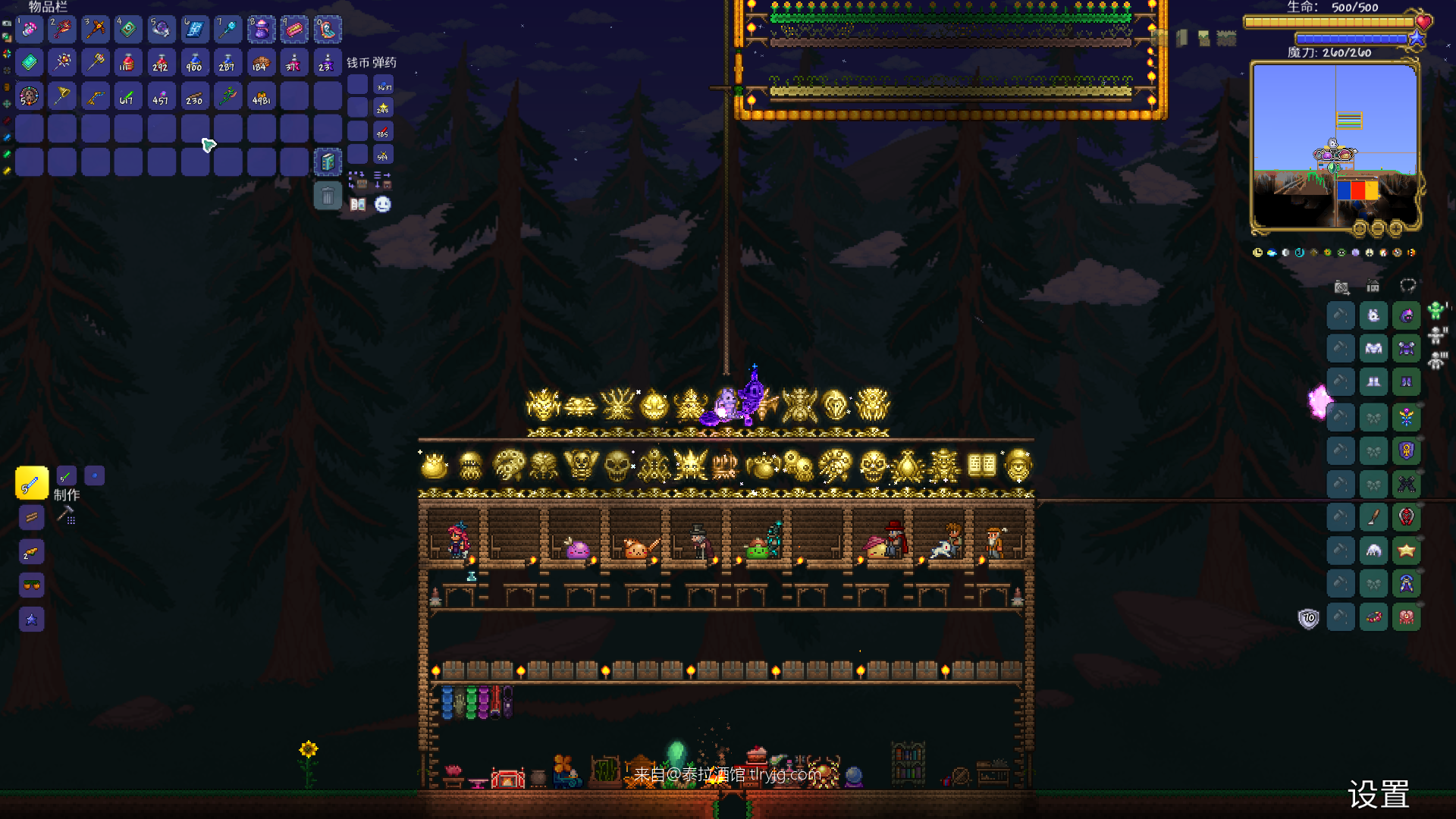The width and height of the screenshot is (1456, 819).
Task: Switch to the green loadout I
Action: point(1436,310)
